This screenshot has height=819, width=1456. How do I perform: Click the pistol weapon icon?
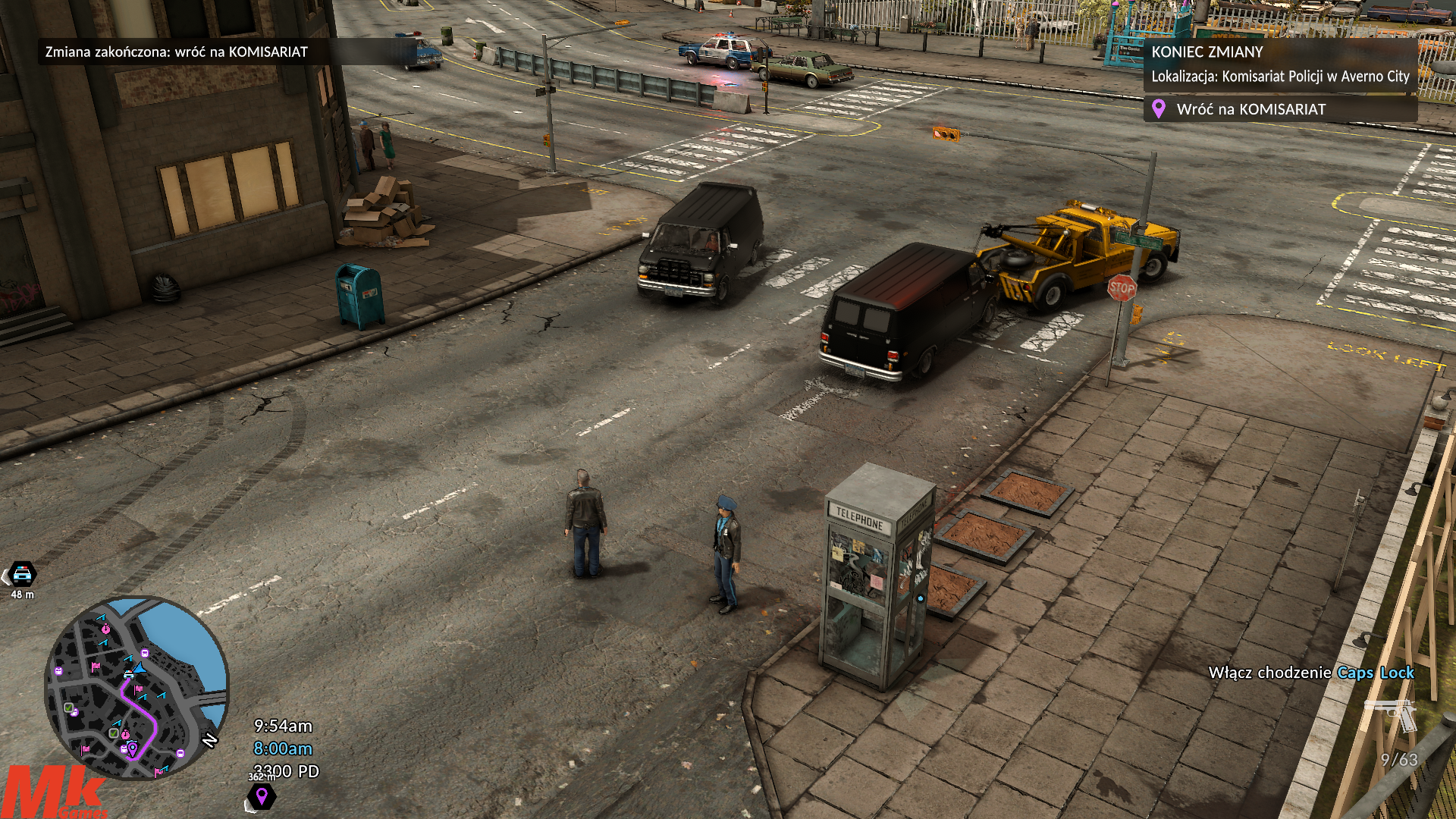point(1391,714)
